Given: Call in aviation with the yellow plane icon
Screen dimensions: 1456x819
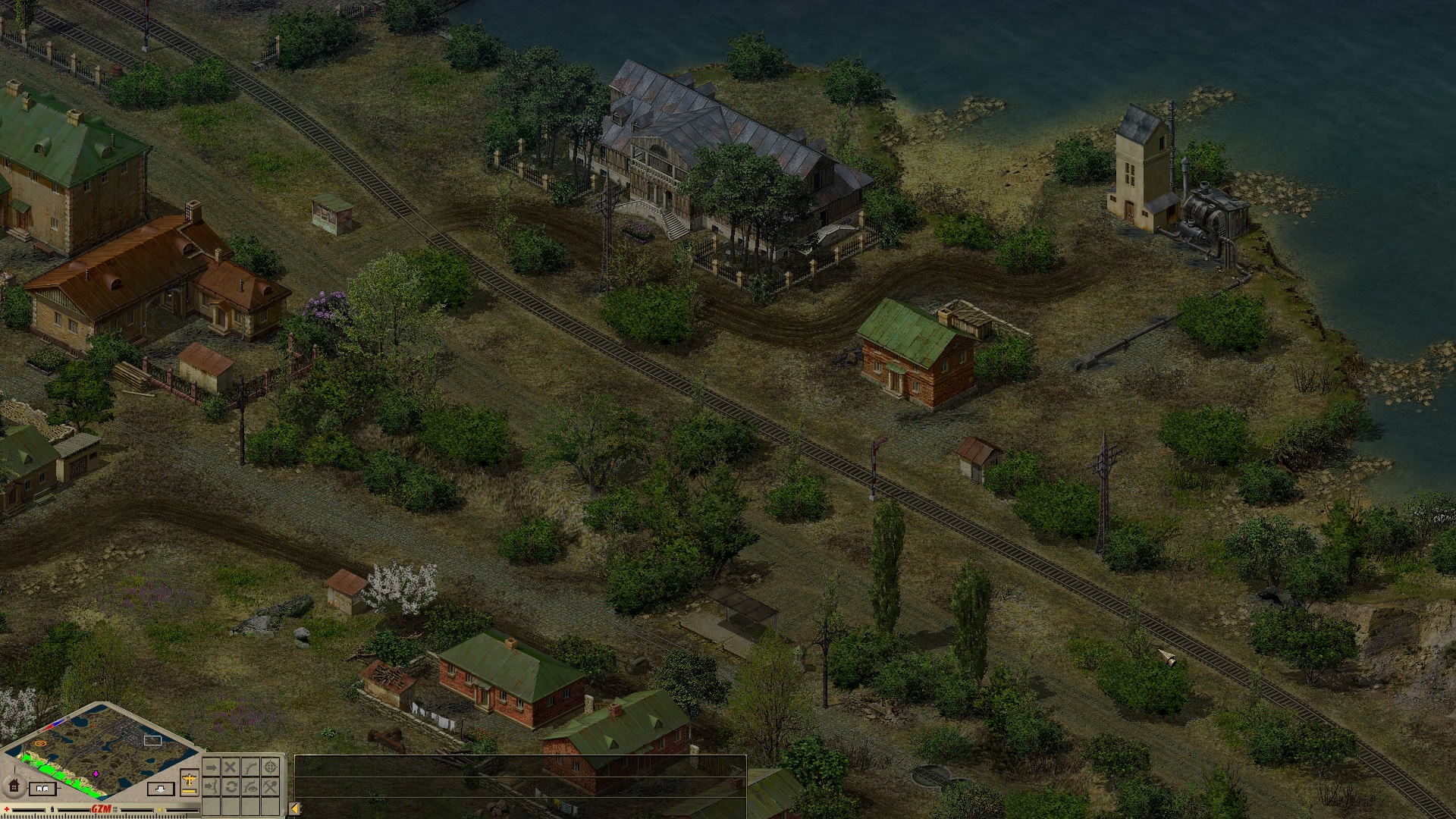Looking at the screenshot, I should pyautogui.click(x=190, y=780).
